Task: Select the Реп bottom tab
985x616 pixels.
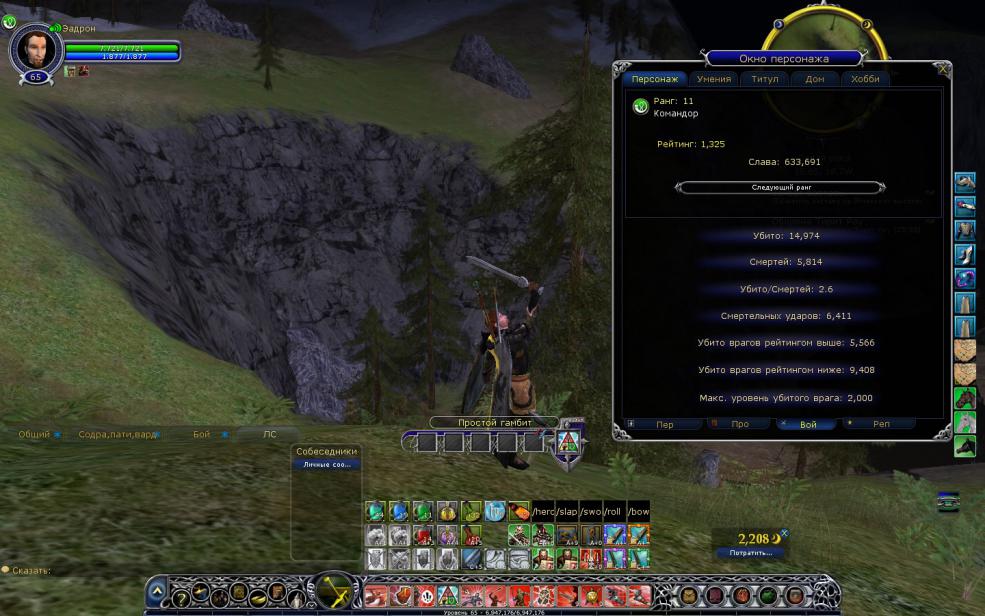Action: 881,424
